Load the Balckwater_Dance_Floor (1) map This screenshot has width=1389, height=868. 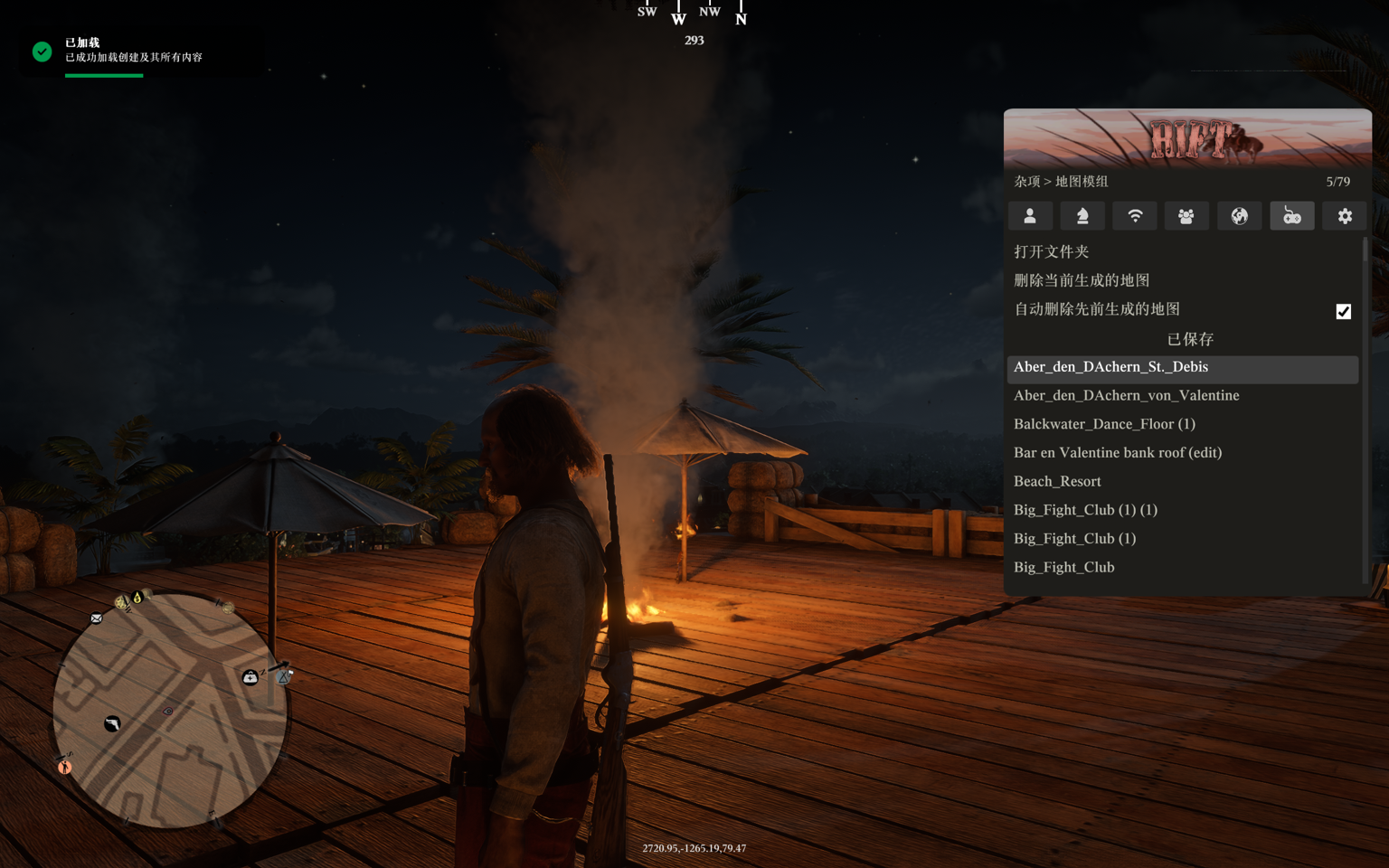(1104, 424)
